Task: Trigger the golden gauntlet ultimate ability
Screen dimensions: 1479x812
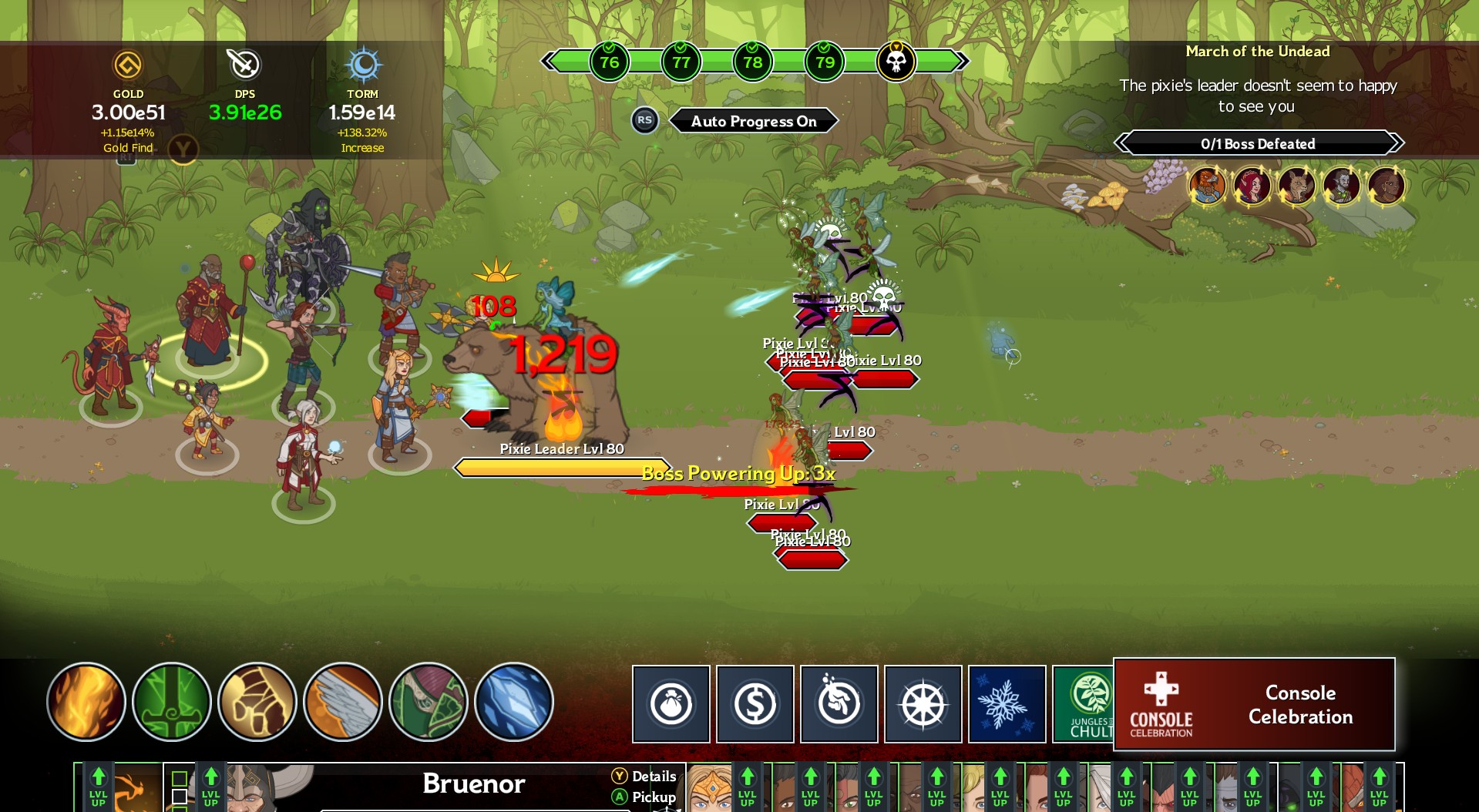Action: coord(256,702)
